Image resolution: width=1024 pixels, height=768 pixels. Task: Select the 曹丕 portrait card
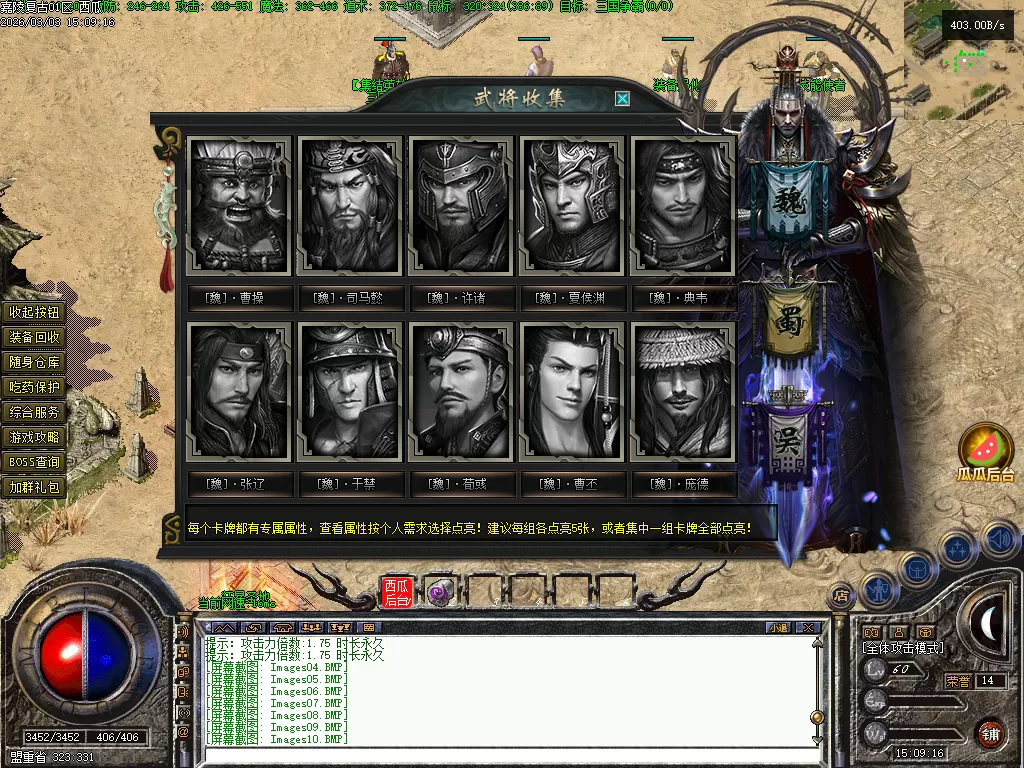click(573, 391)
